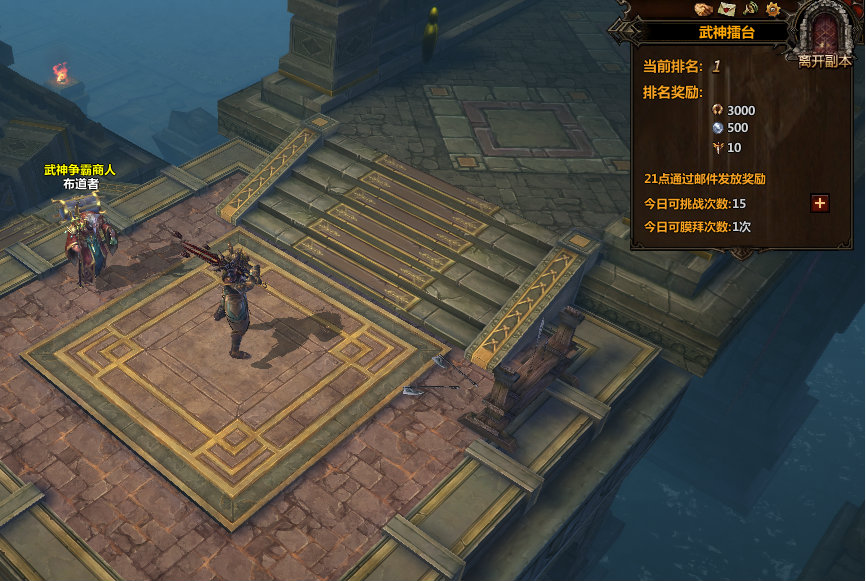Open the mail envelope icon

click(x=727, y=9)
